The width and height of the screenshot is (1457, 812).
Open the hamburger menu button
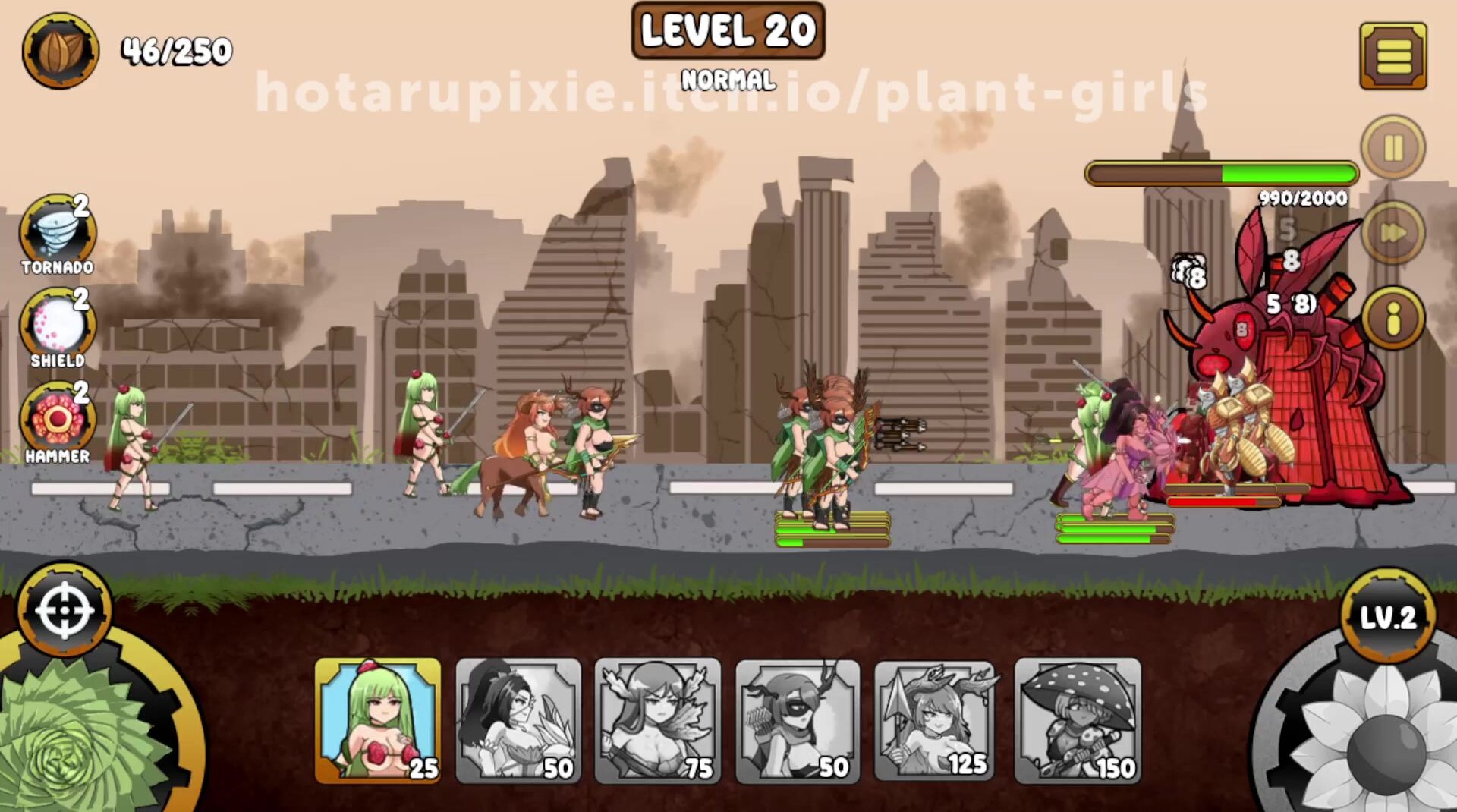(x=1392, y=55)
